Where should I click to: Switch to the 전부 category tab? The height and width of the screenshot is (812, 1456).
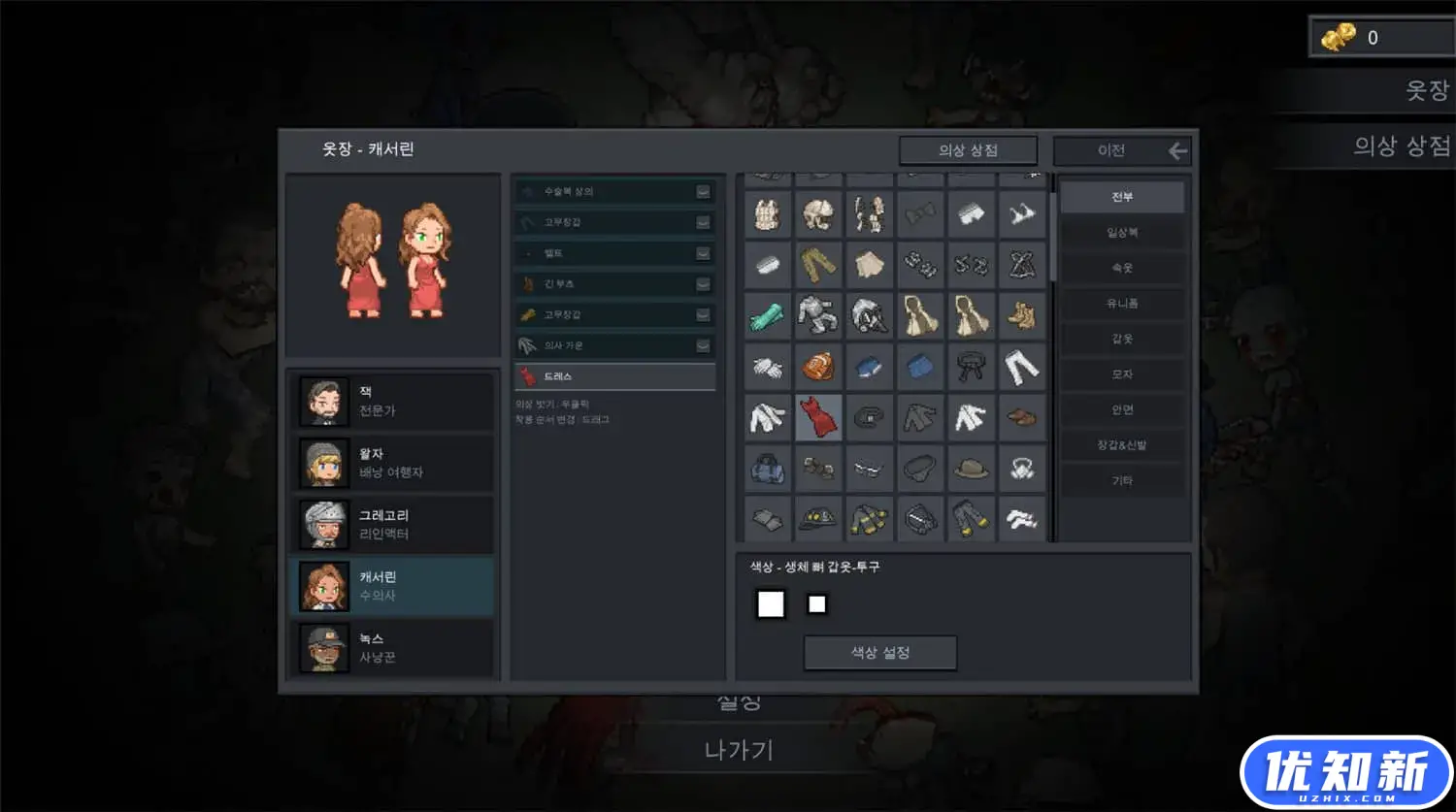(x=1122, y=197)
